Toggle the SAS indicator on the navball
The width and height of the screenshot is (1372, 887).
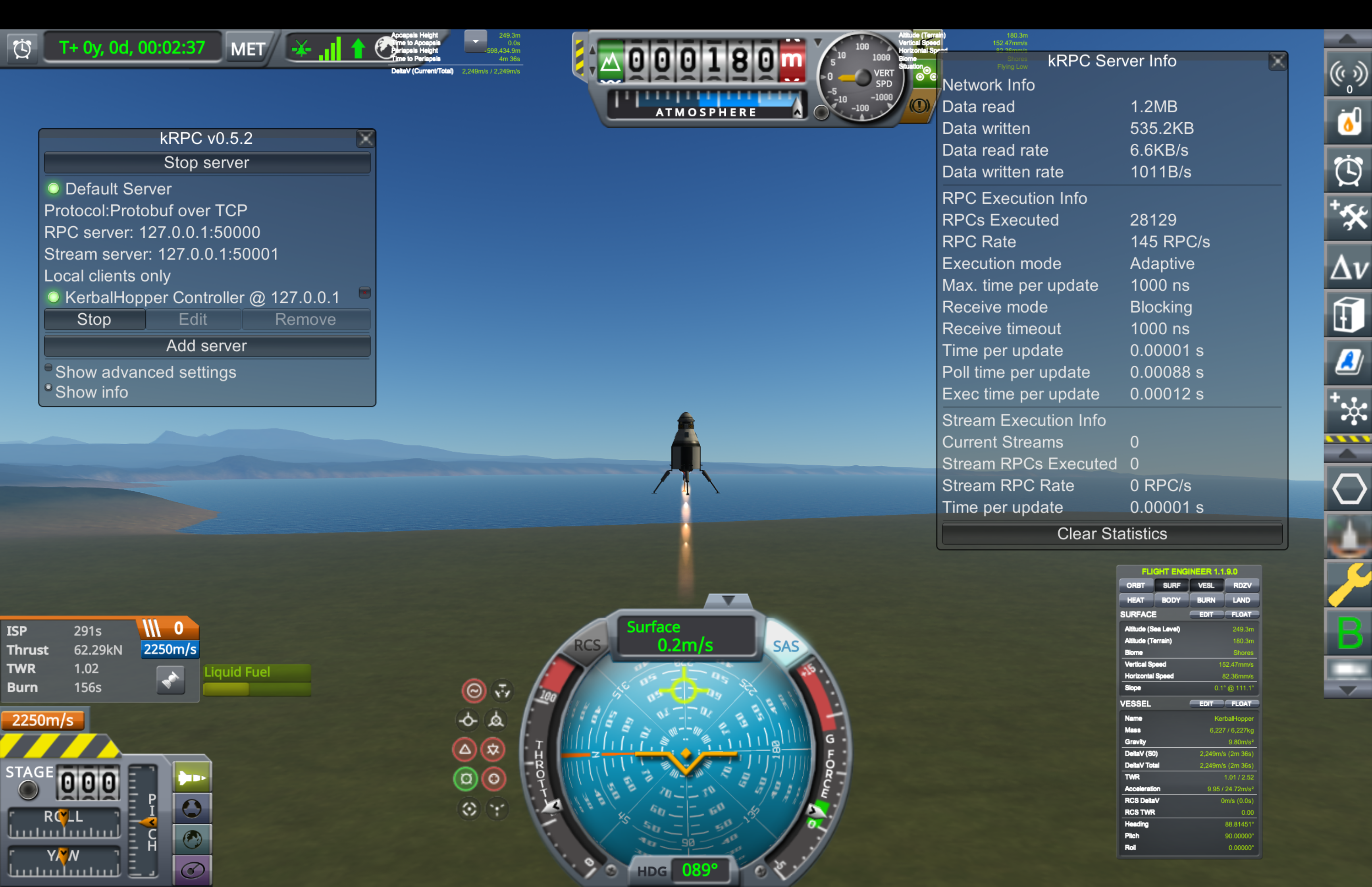pos(785,646)
